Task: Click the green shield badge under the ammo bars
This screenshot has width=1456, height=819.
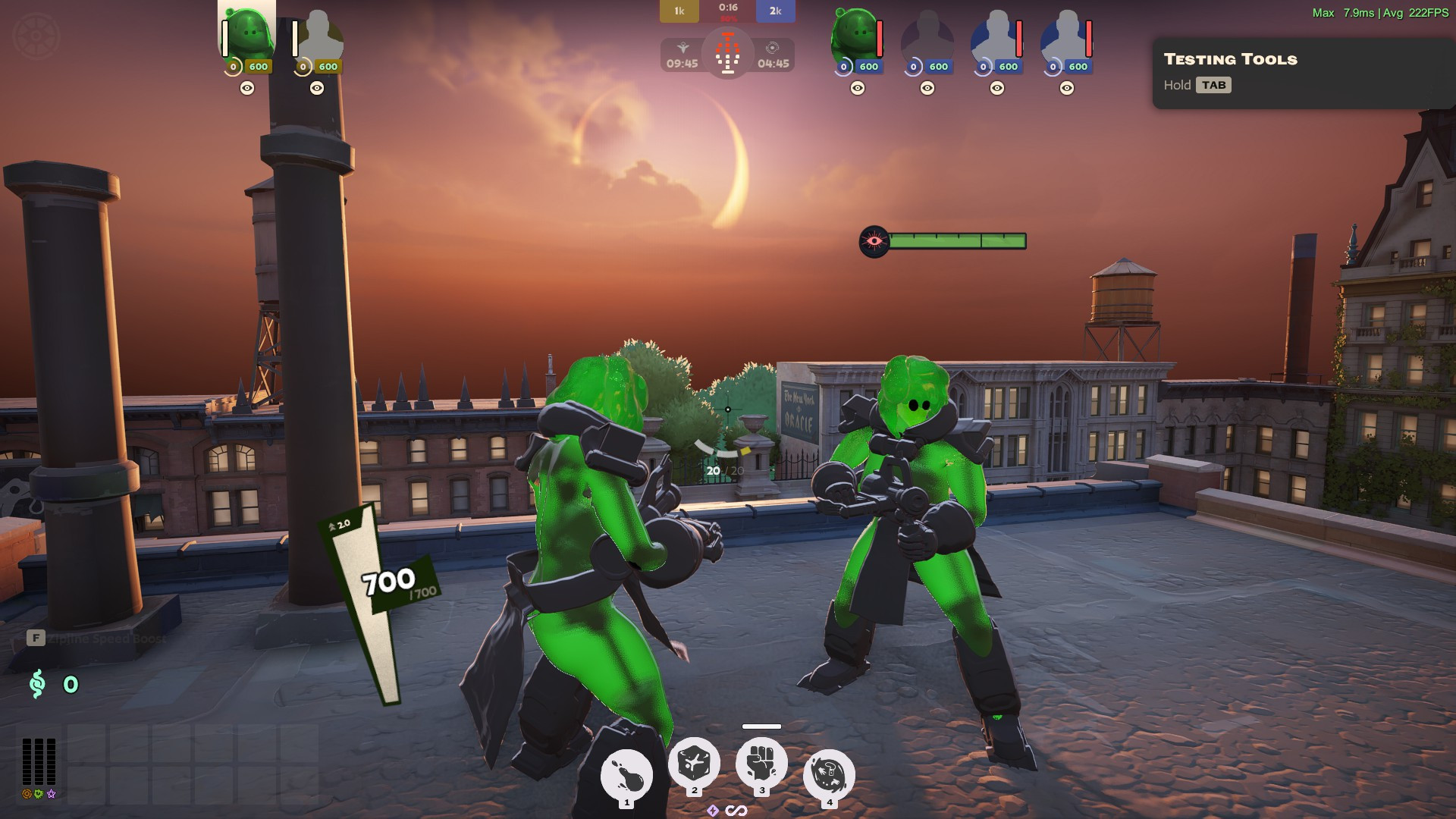Action: (x=38, y=795)
